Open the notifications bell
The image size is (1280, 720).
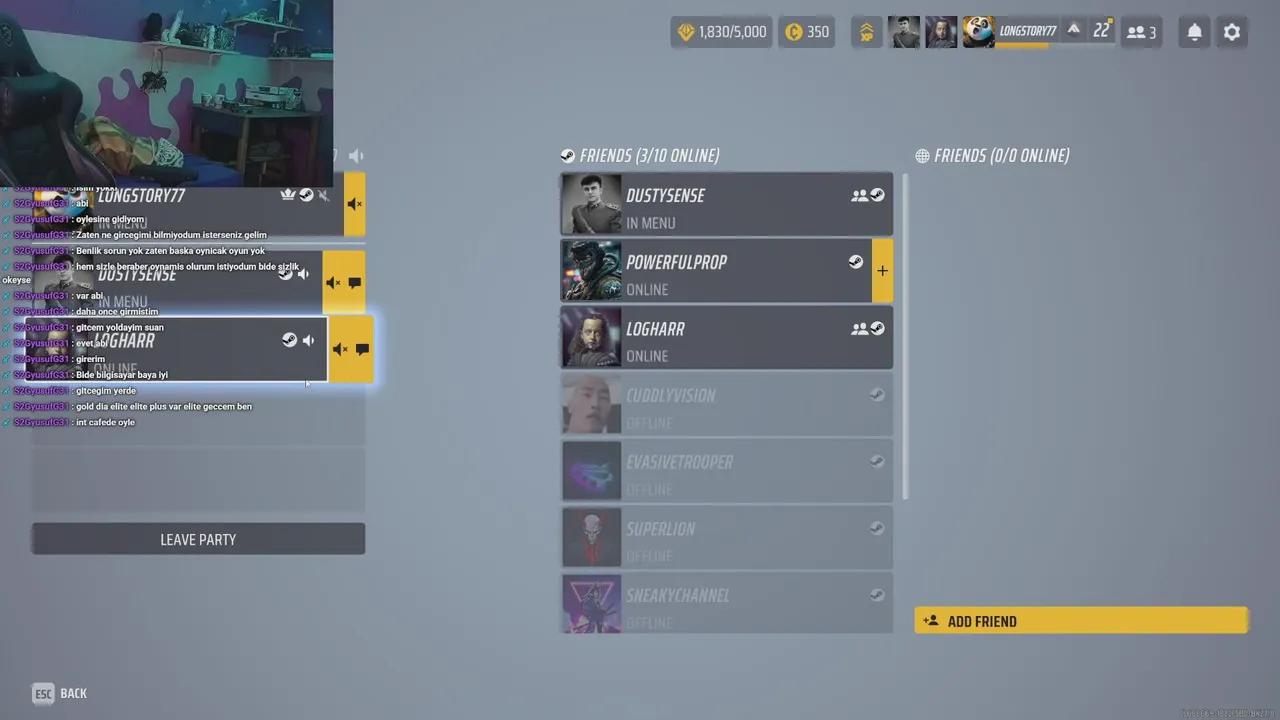(1194, 32)
